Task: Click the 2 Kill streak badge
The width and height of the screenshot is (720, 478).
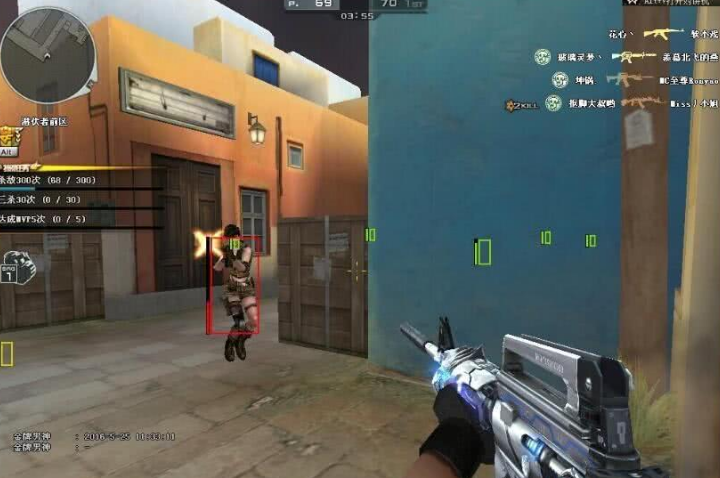Action: (521, 104)
